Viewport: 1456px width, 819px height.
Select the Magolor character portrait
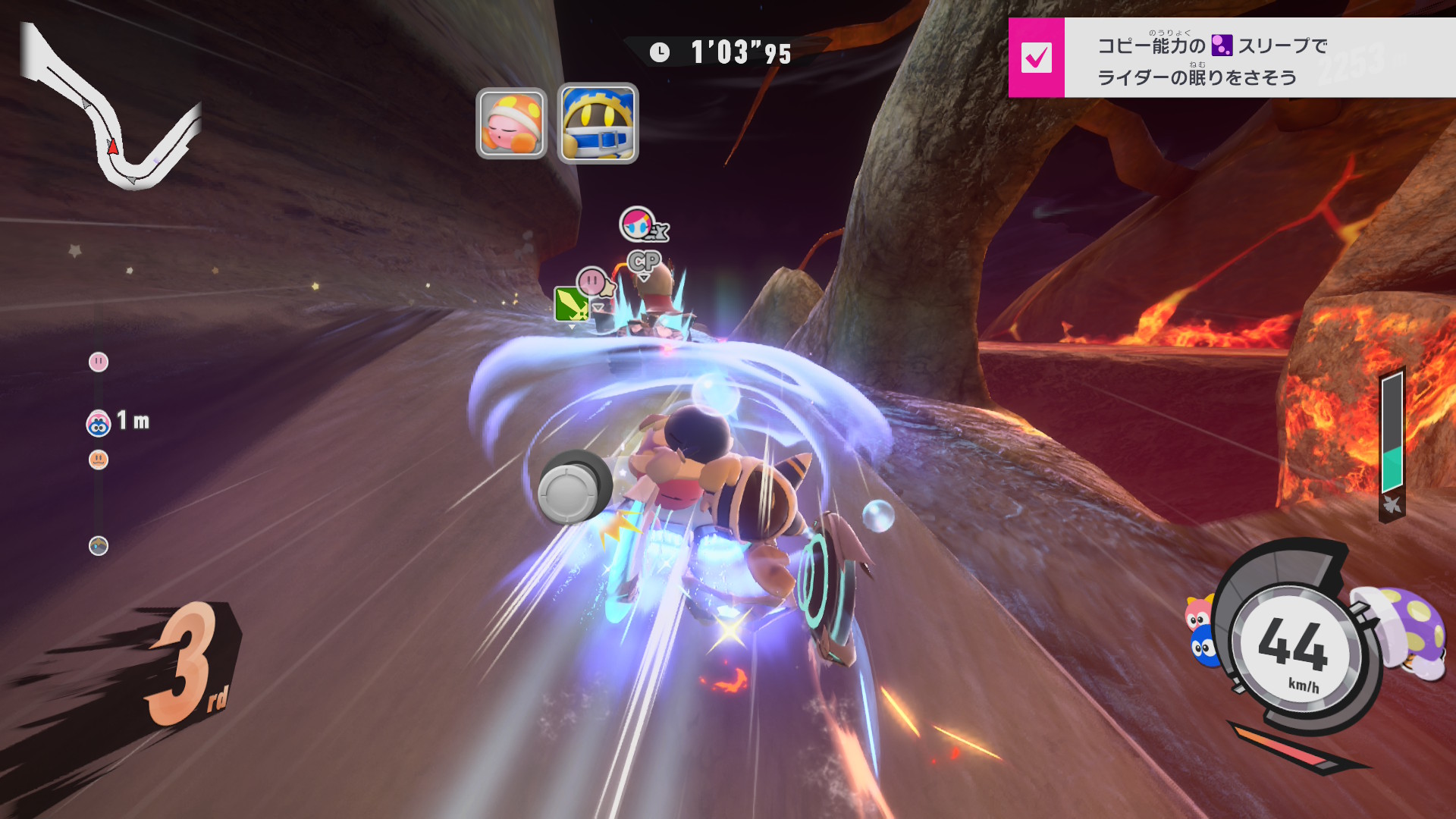(598, 123)
